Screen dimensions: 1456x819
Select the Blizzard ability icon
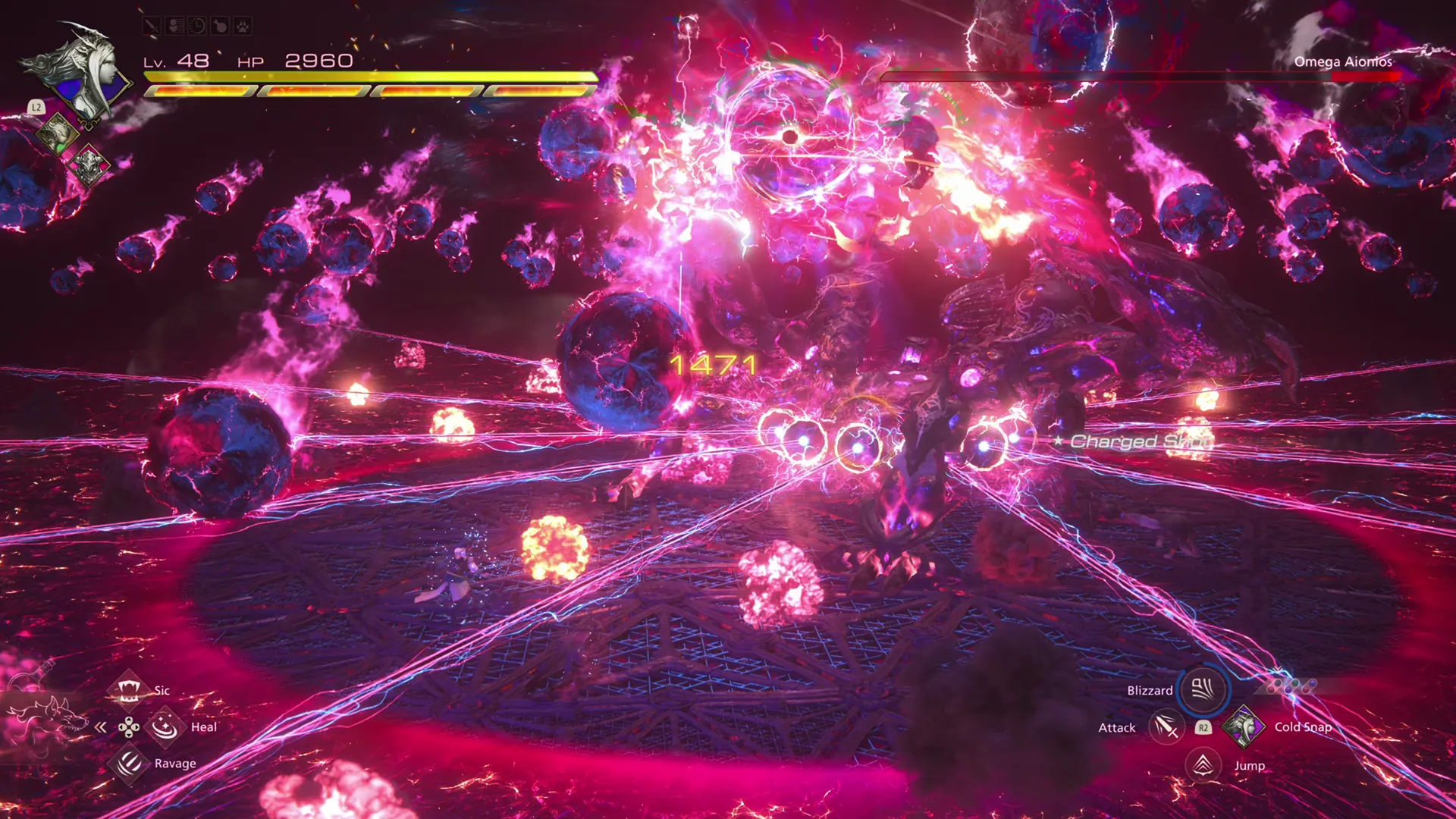tap(1203, 692)
